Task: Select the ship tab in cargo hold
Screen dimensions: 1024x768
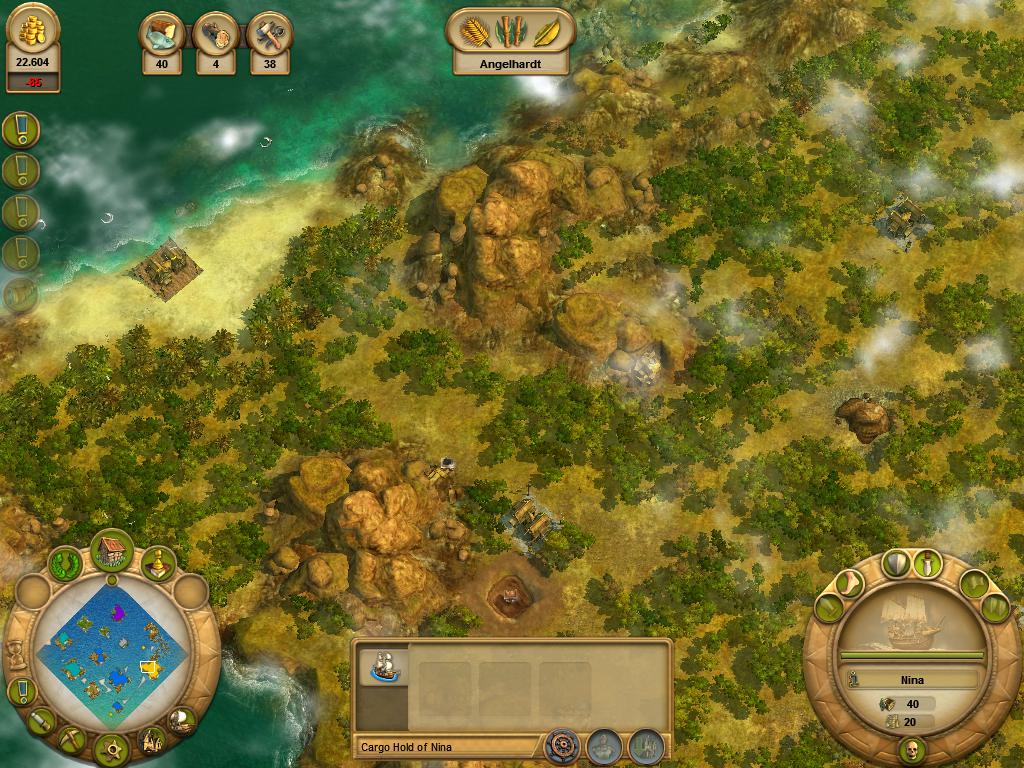Action: 382,667
